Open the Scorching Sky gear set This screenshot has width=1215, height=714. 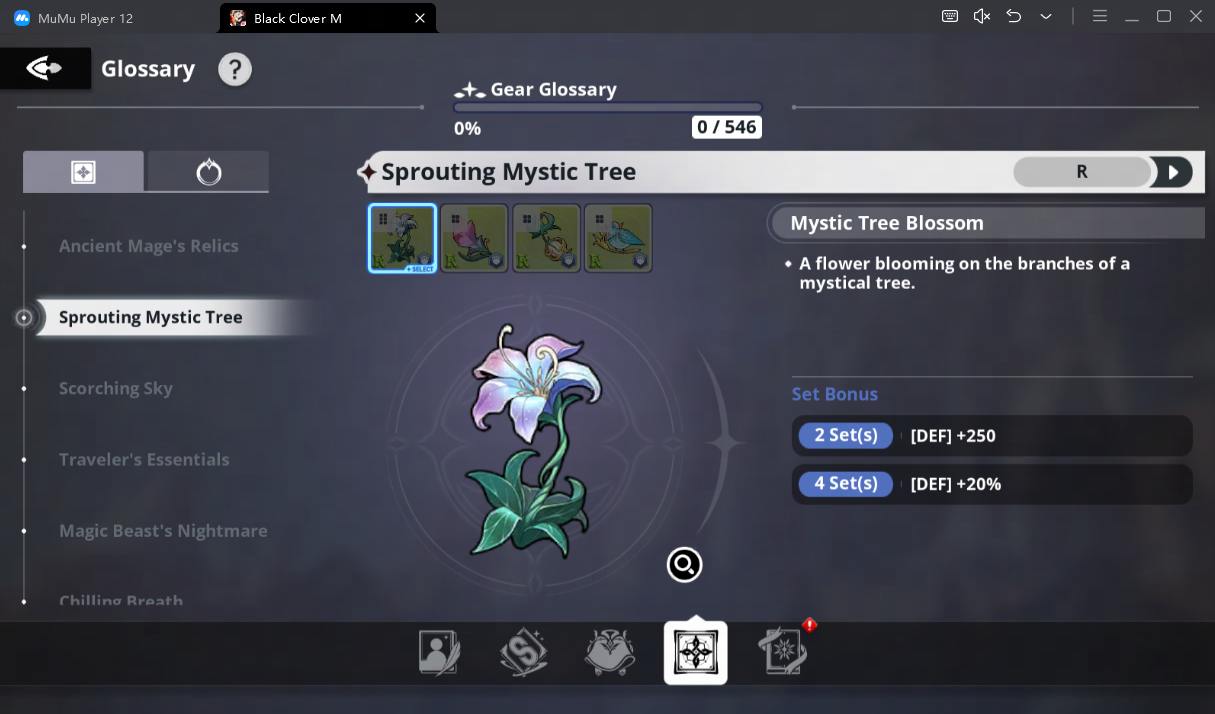(x=116, y=388)
